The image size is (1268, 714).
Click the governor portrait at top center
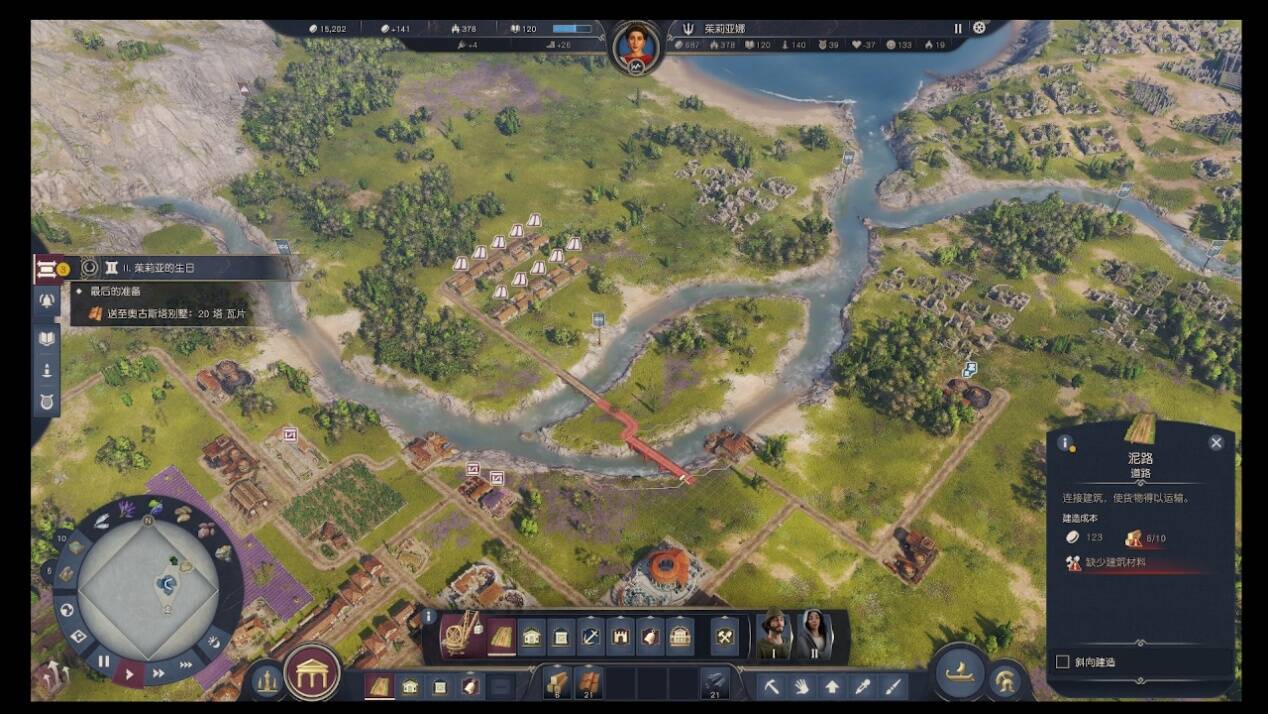(636, 45)
